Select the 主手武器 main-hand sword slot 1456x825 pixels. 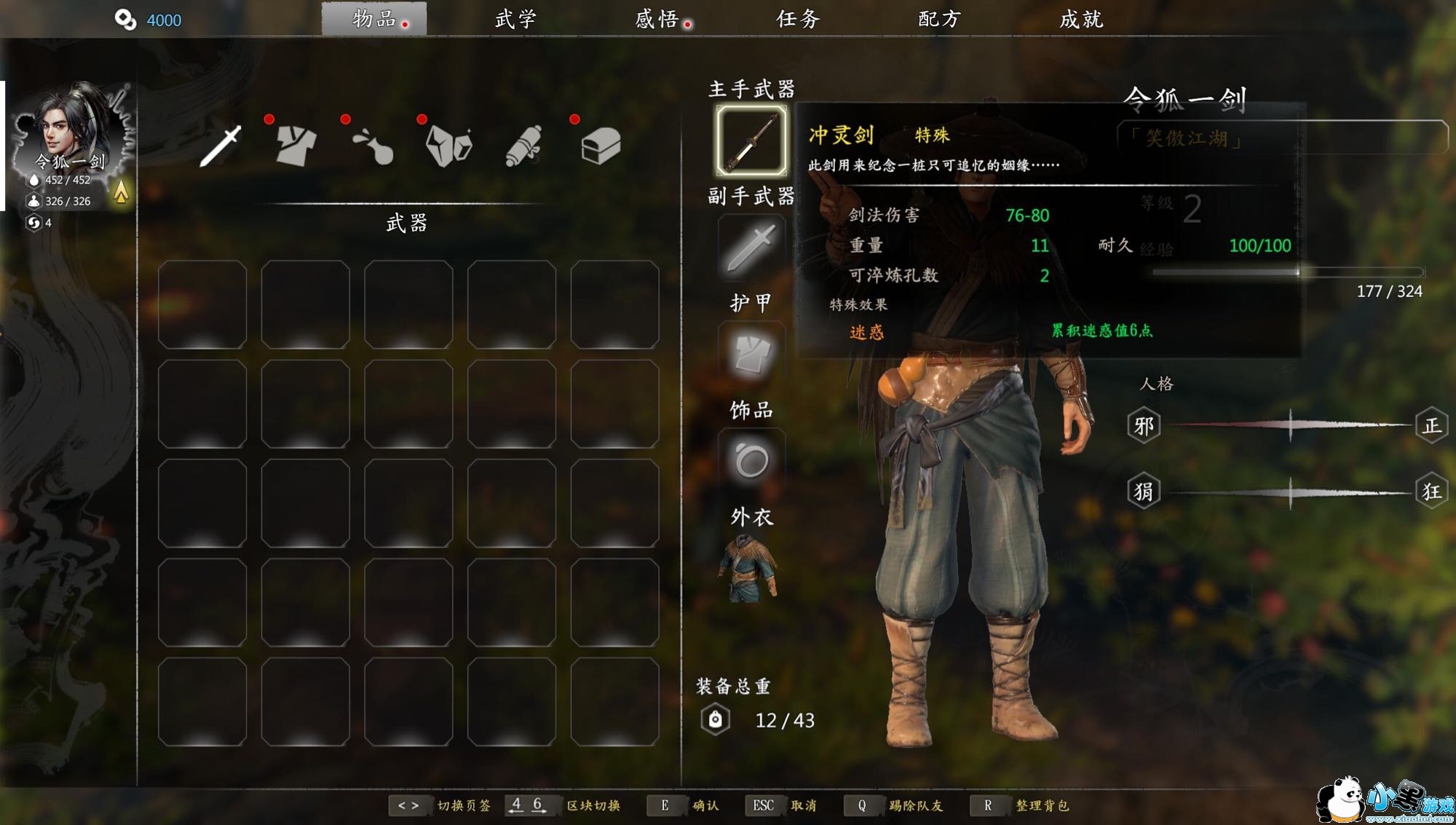click(x=751, y=141)
